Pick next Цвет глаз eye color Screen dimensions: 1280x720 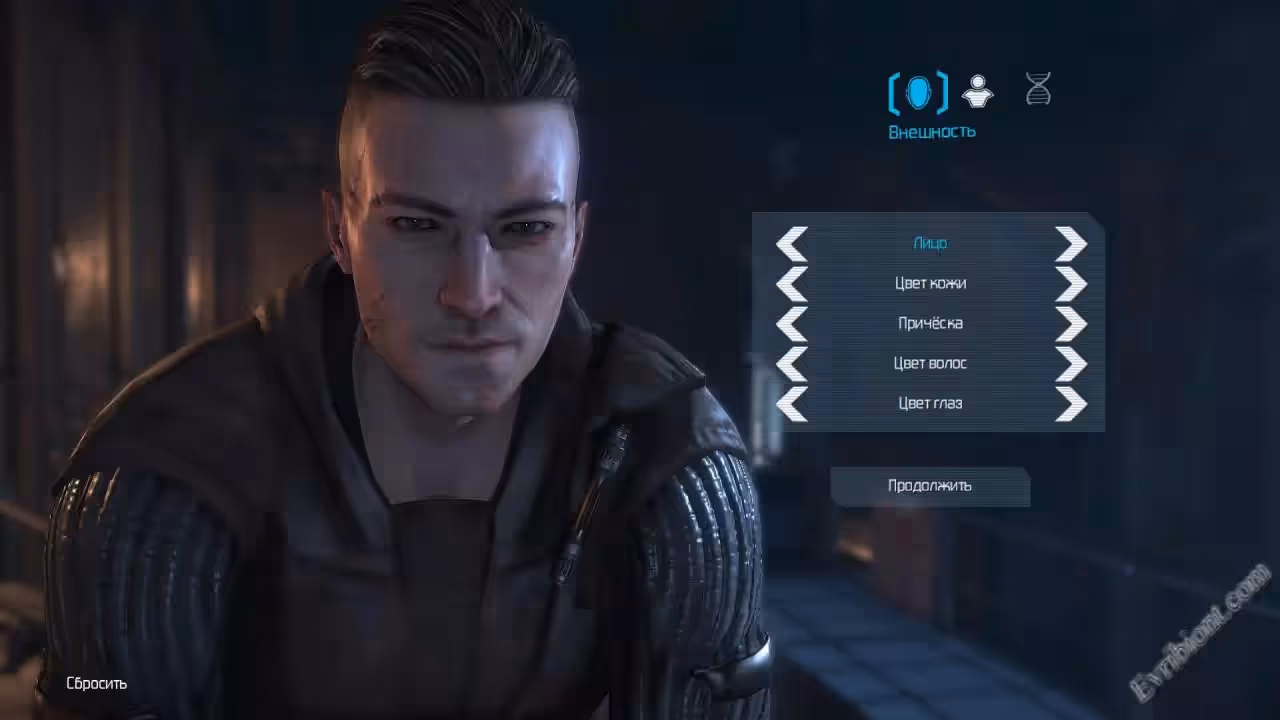click(1070, 403)
